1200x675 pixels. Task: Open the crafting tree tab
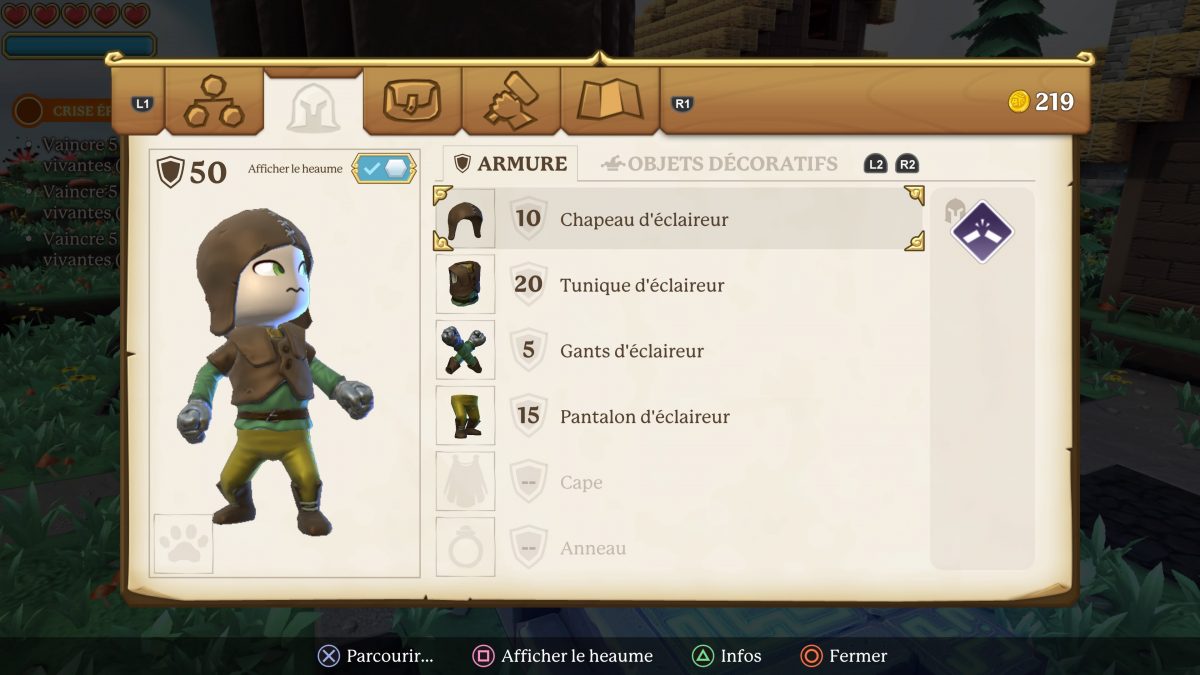coord(214,101)
